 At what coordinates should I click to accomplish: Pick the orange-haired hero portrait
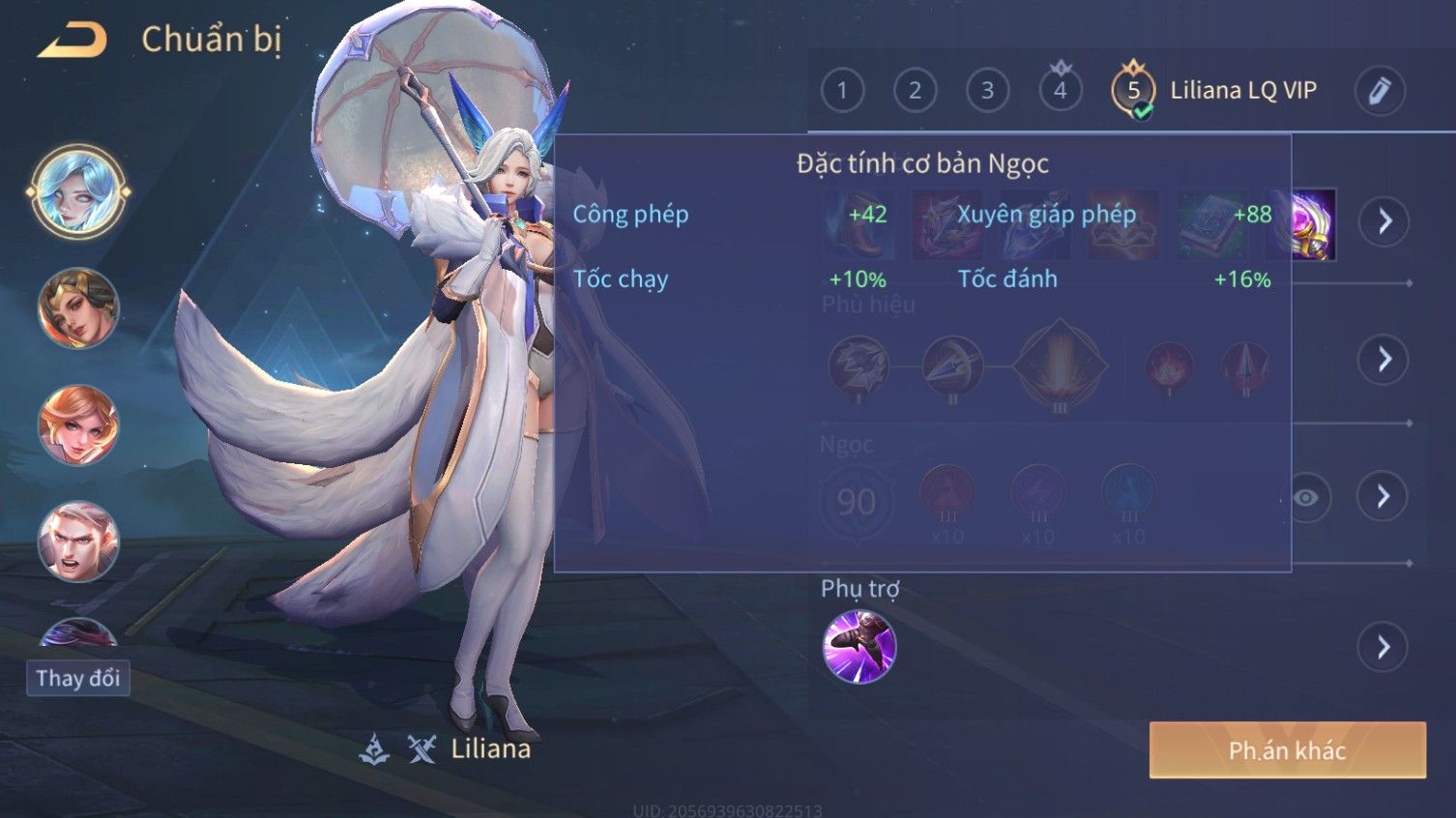(x=78, y=424)
